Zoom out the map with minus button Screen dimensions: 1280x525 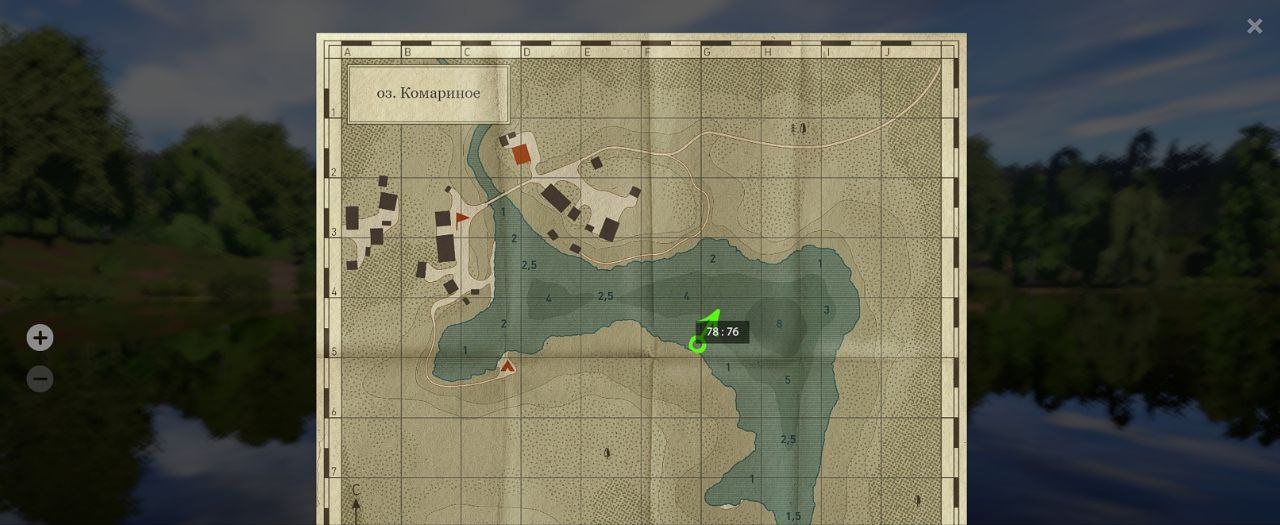40,380
